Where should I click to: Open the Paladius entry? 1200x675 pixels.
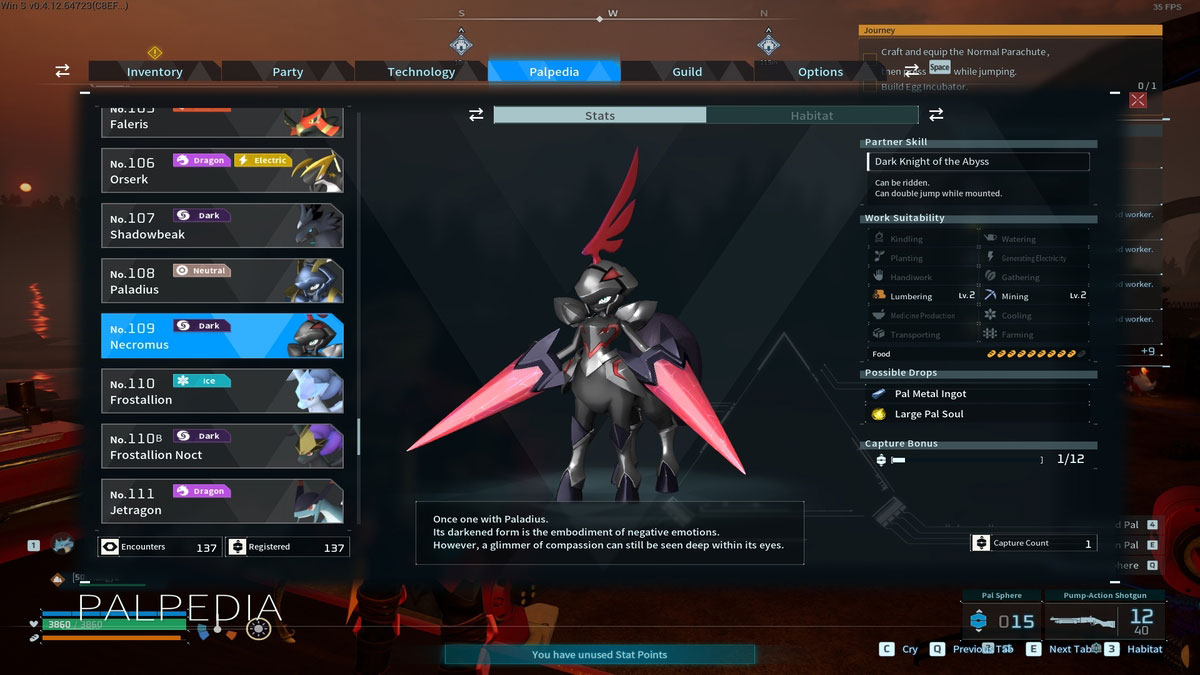(222, 281)
